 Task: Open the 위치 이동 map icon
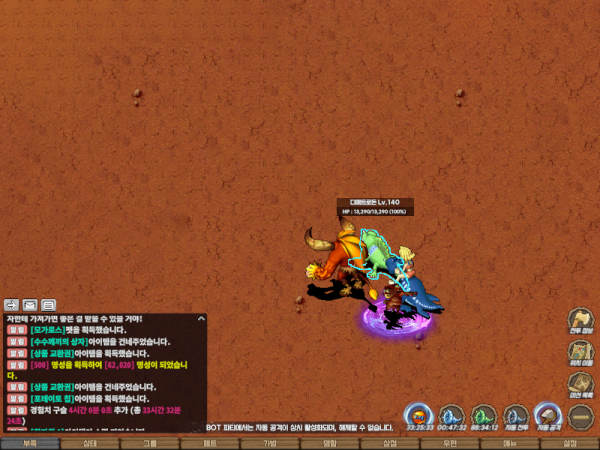582,352
